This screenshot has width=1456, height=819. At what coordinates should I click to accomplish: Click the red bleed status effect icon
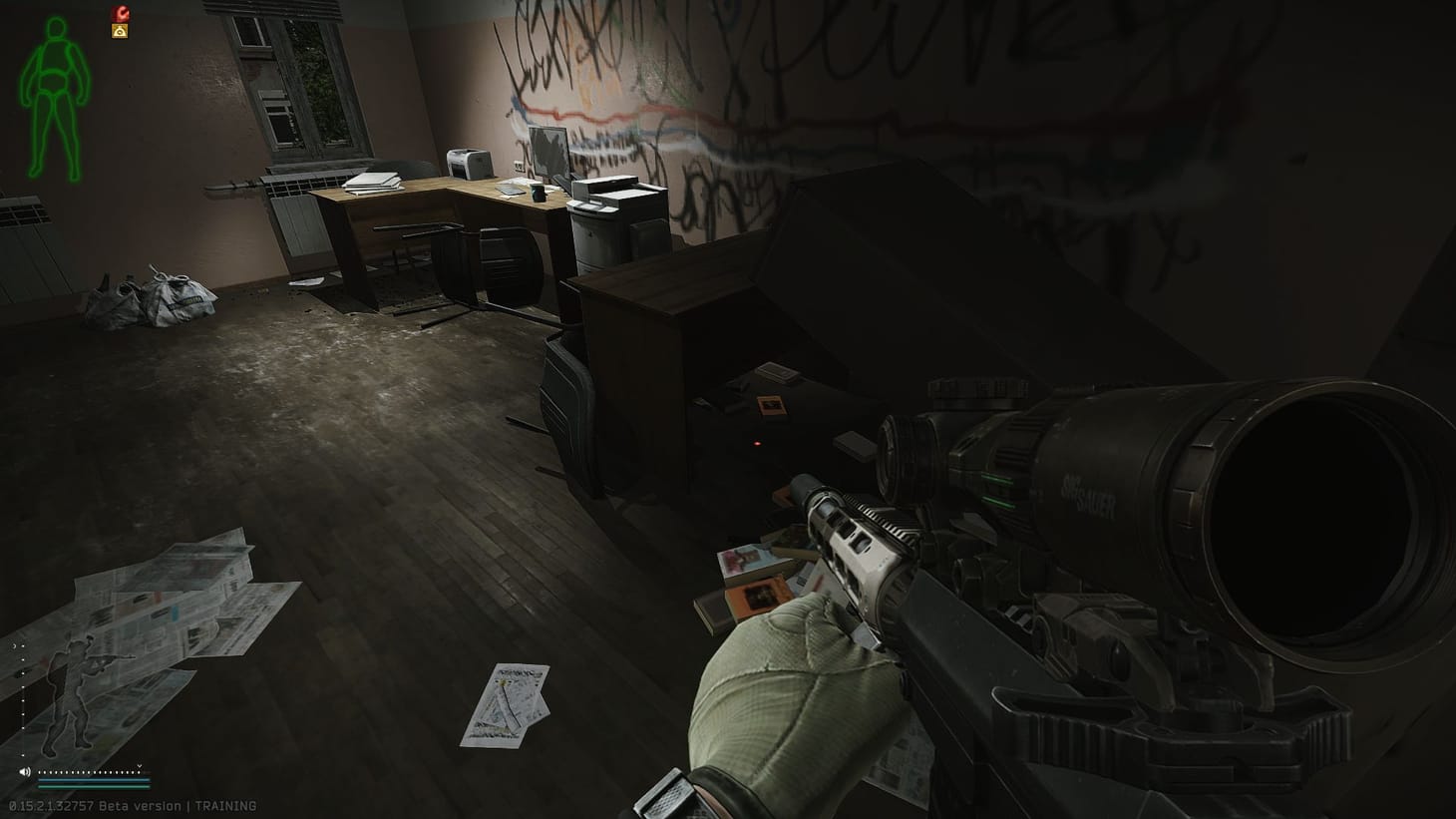(x=121, y=13)
